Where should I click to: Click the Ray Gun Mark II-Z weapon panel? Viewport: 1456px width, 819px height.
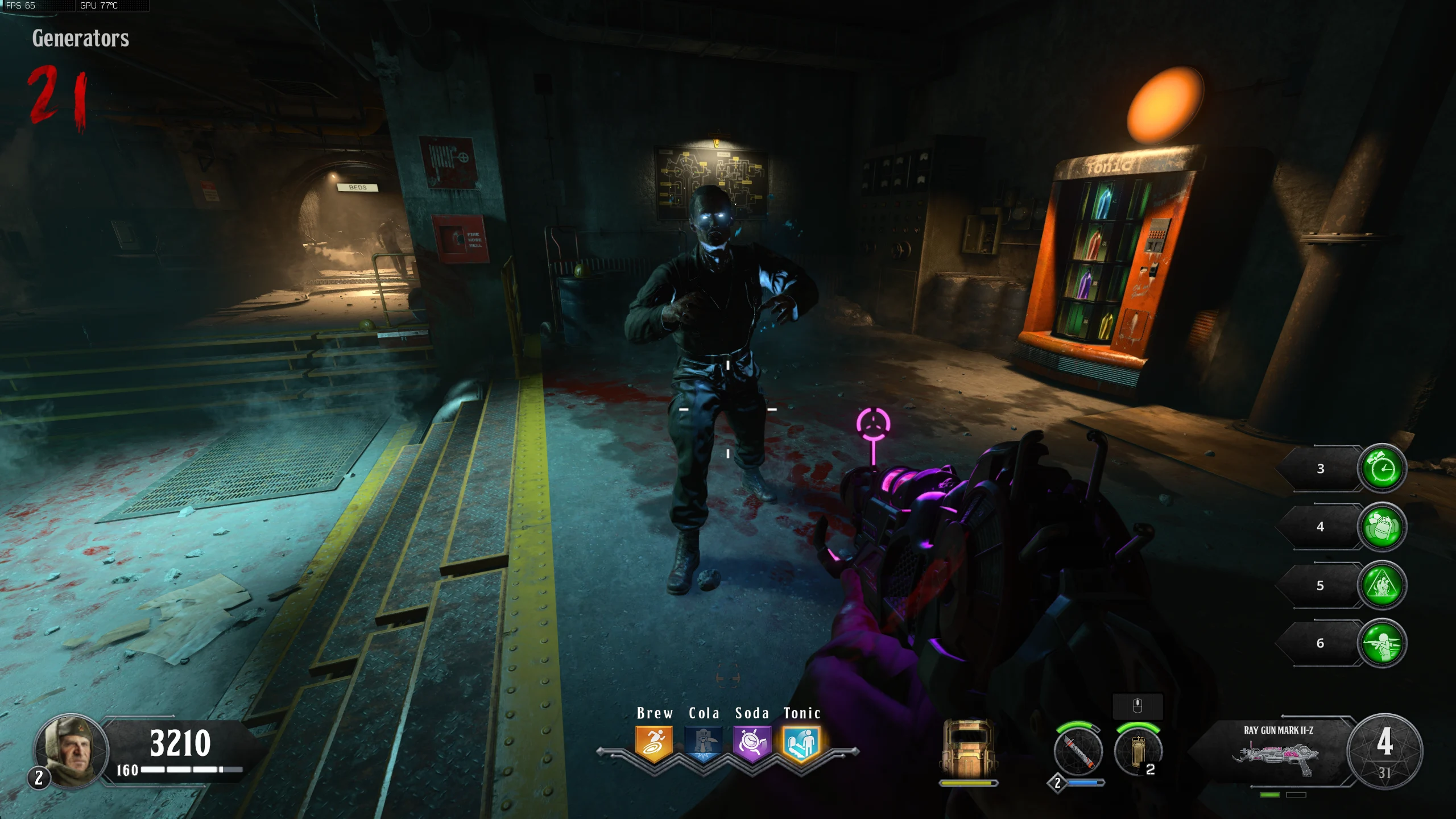point(1278,751)
